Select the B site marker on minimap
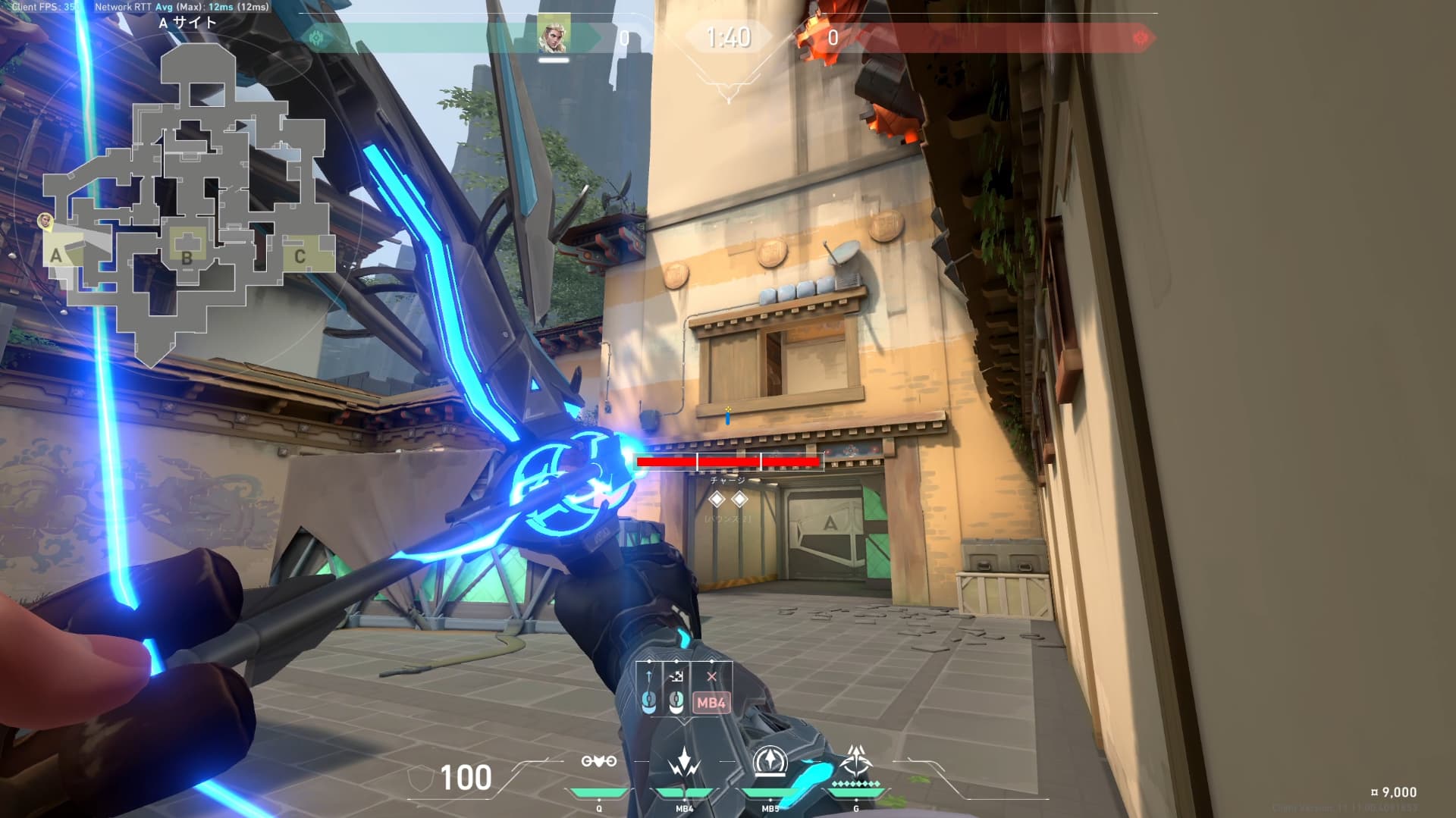 [x=187, y=256]
